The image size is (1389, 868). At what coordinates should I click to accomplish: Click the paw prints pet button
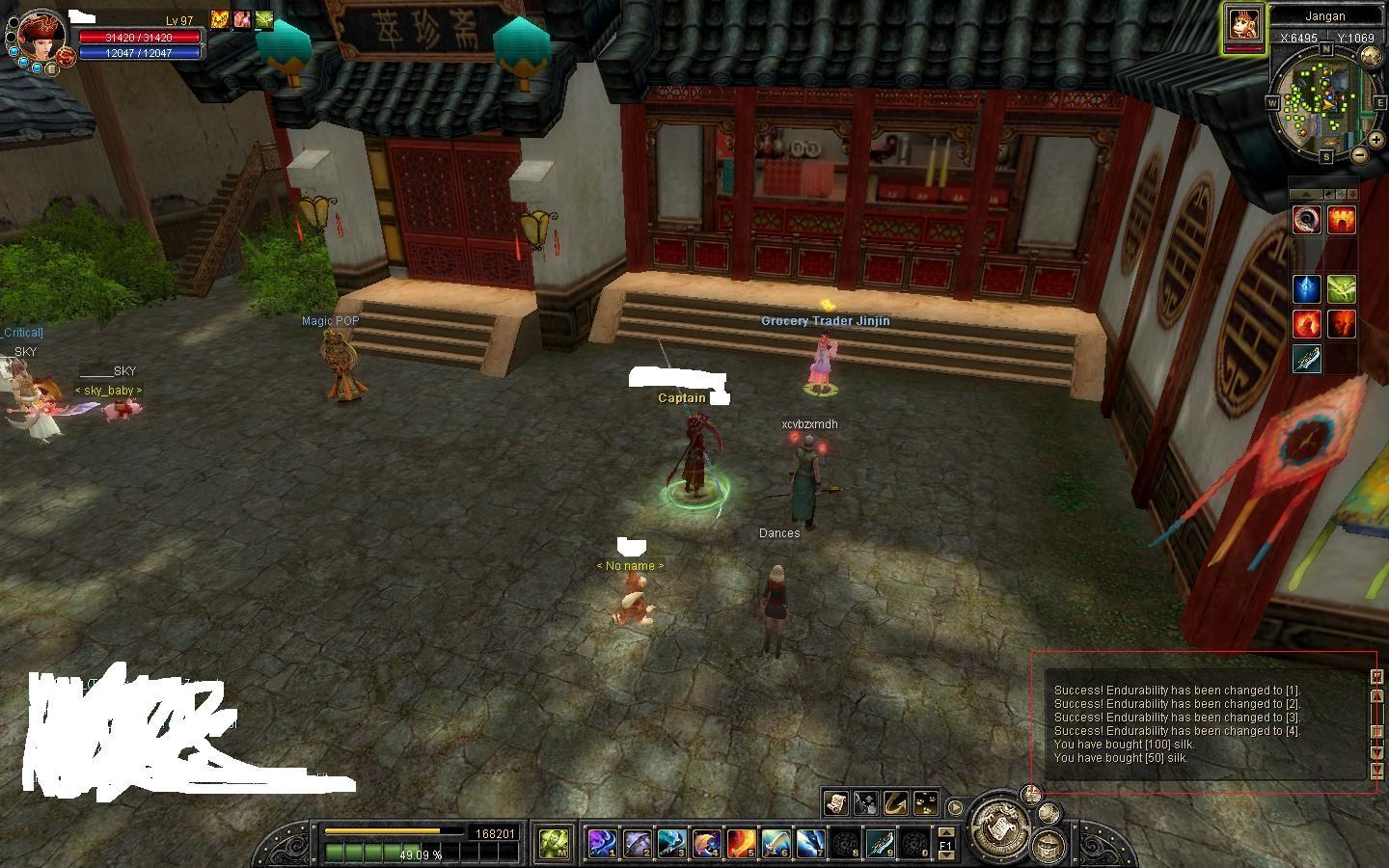tap(925, 802)
